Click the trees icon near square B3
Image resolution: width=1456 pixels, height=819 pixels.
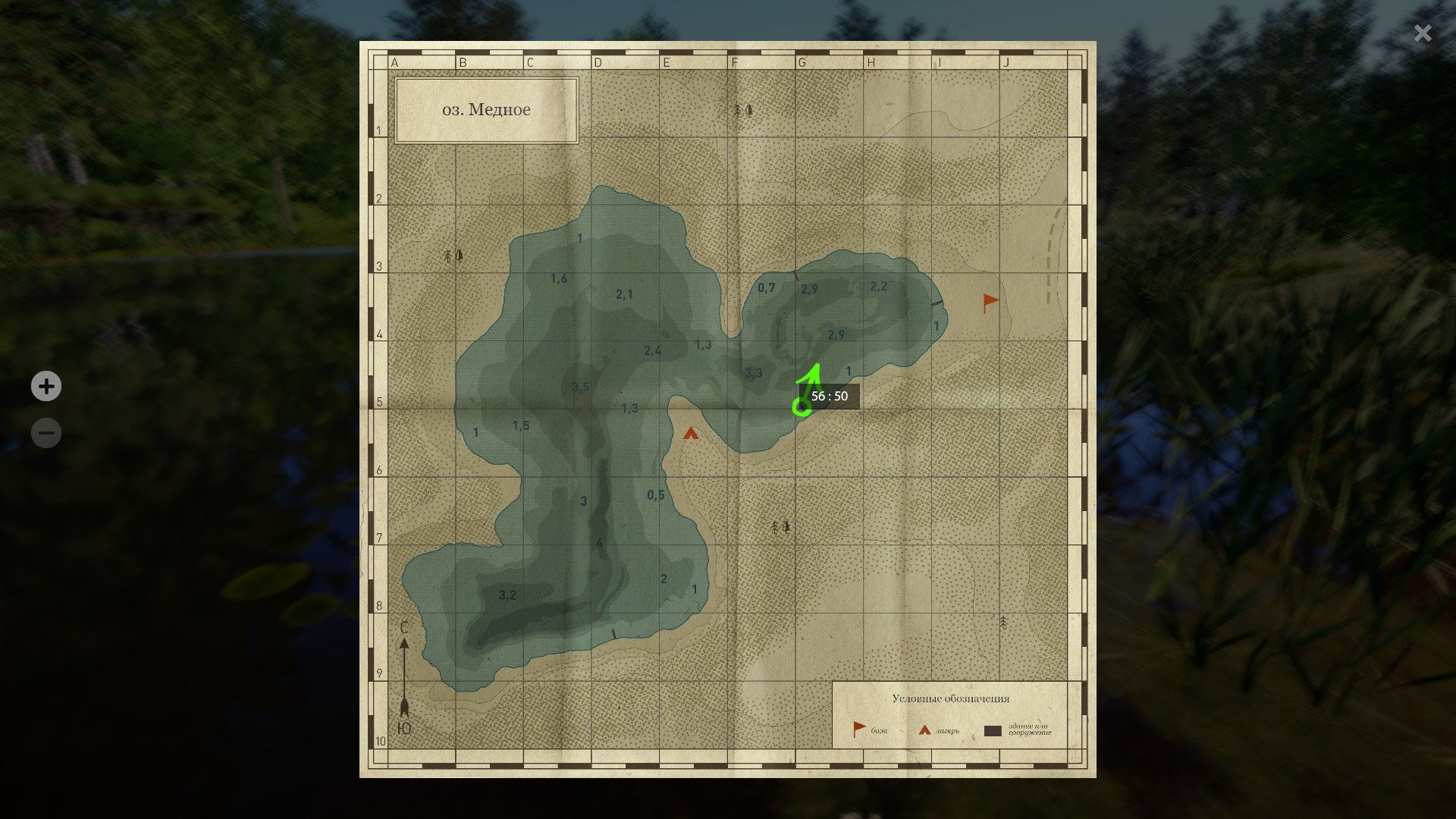(x=452, y=256)
